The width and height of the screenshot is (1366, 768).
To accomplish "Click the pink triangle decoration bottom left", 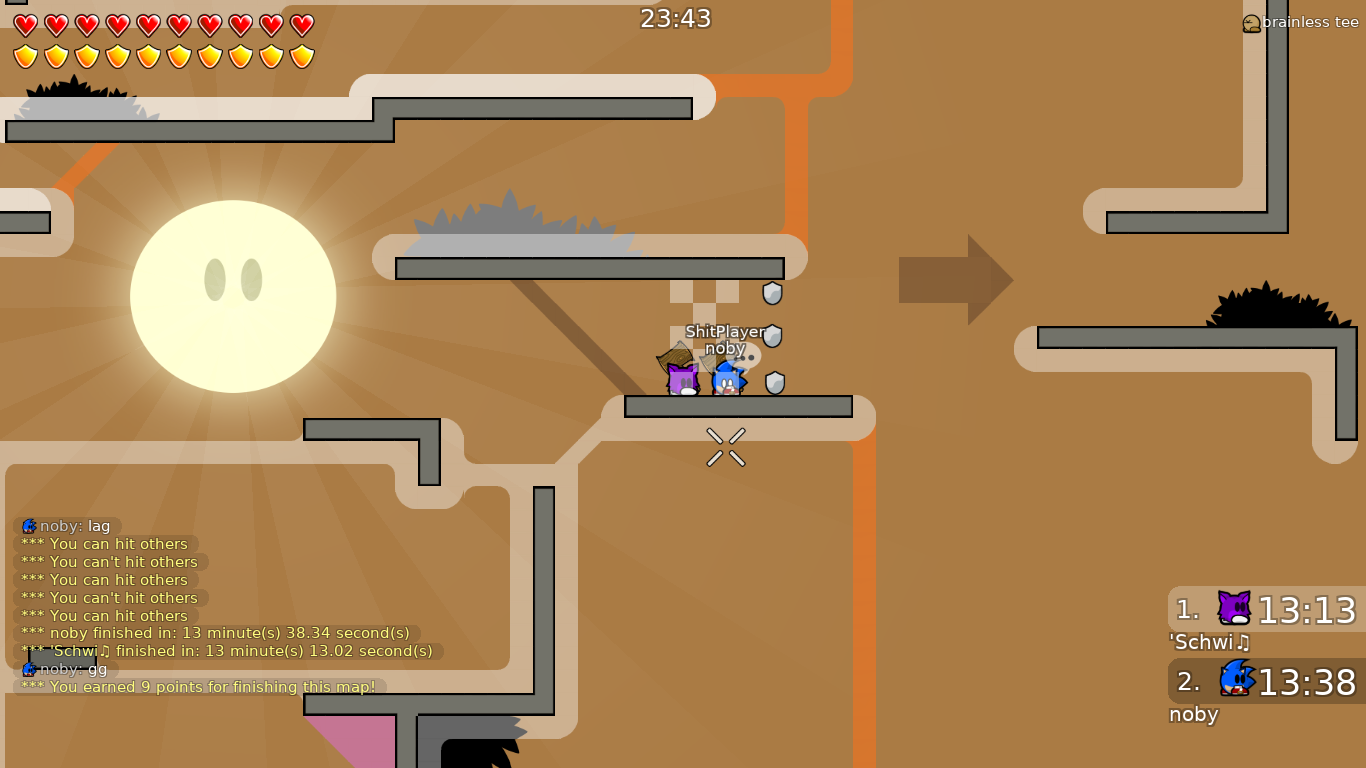I will pos(355,740).
